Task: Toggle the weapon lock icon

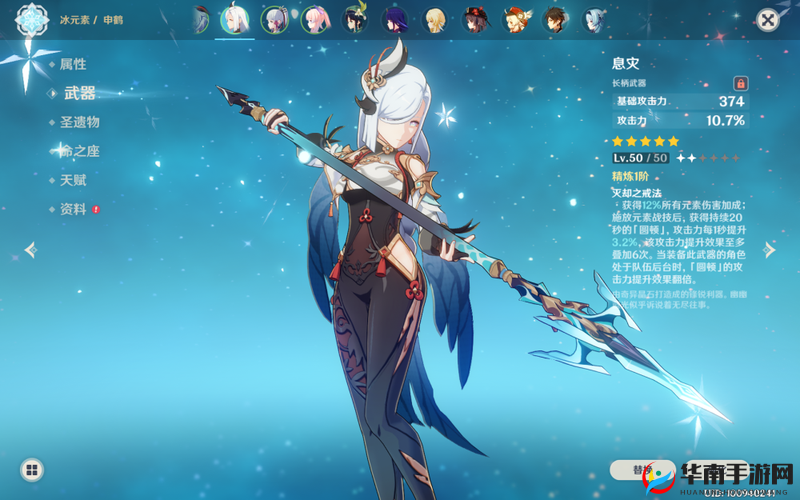Action: tap(741, 83)
